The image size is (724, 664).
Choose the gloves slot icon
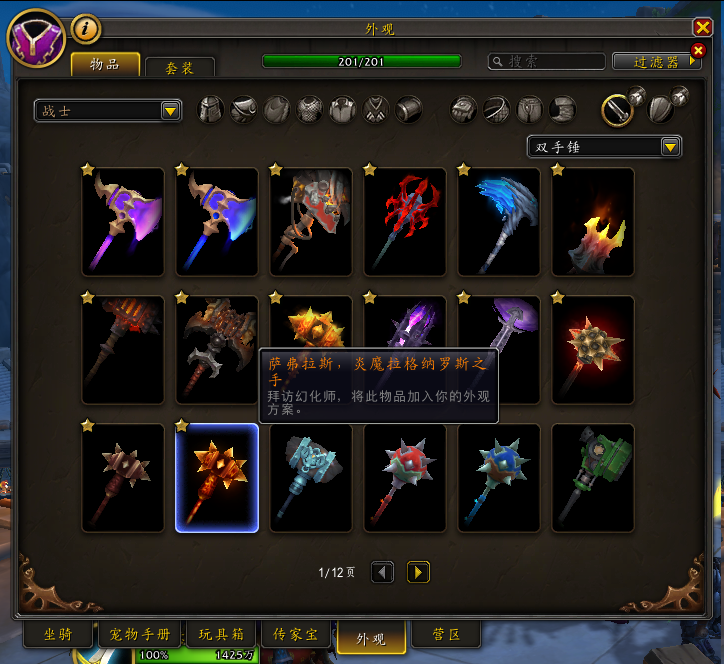pyautogui.click(x=463, y=109)
